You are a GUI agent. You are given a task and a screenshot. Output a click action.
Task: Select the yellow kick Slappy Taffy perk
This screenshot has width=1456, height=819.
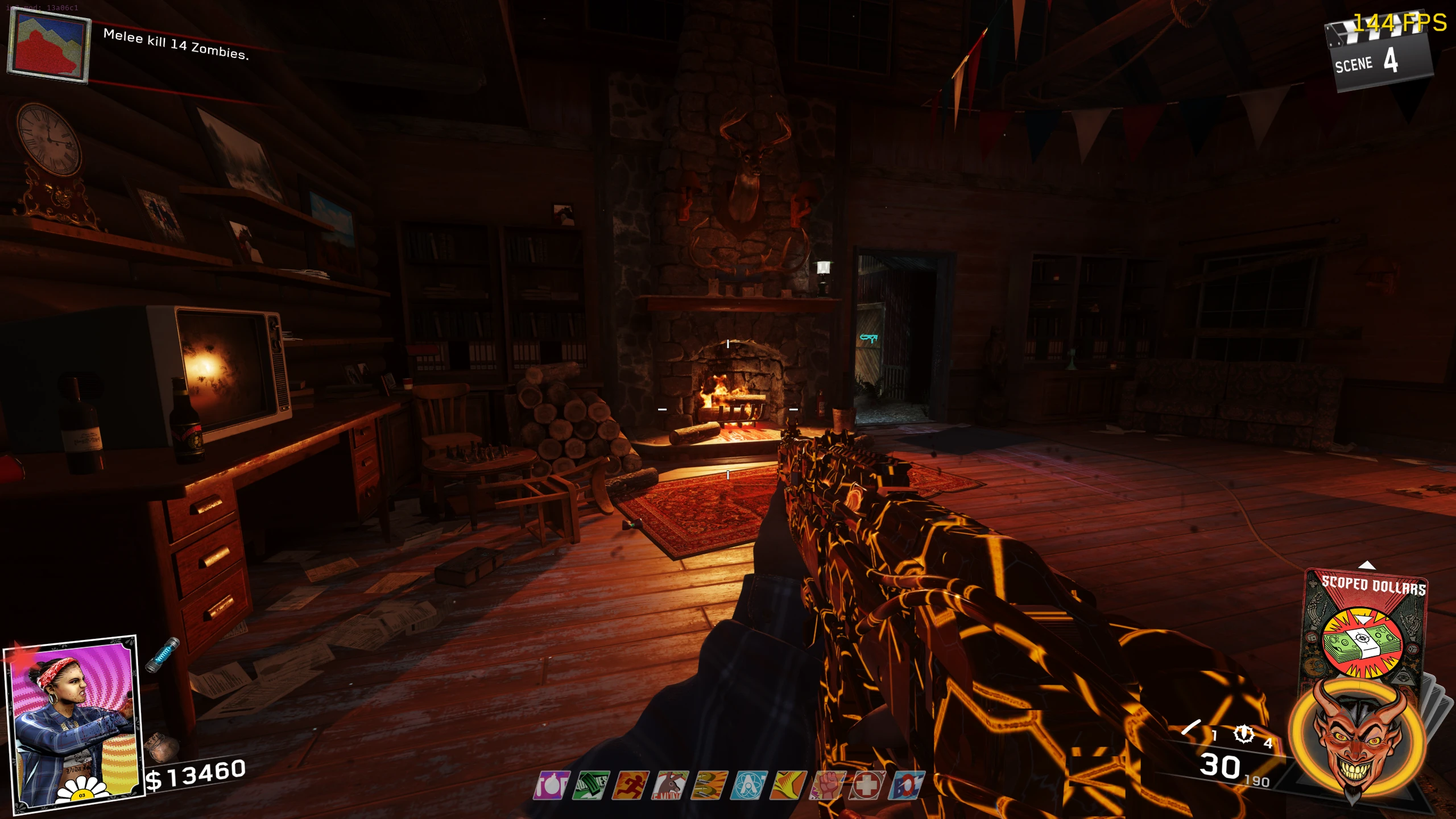(788, 785)
